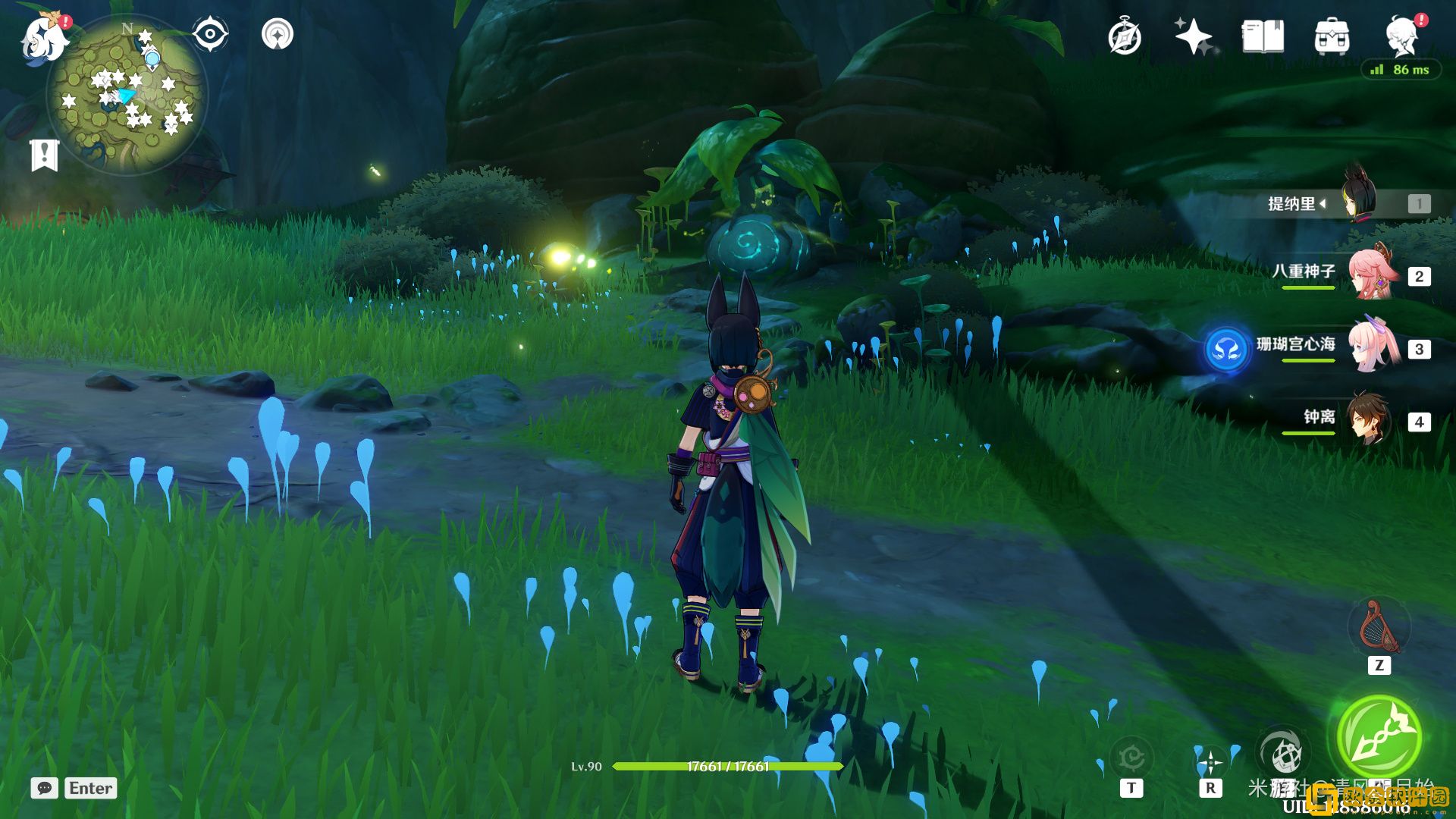Click the concentric-ring icon beside the minimap
The height and width of the screenshot is (819, 1456).
tap(278, 34)
